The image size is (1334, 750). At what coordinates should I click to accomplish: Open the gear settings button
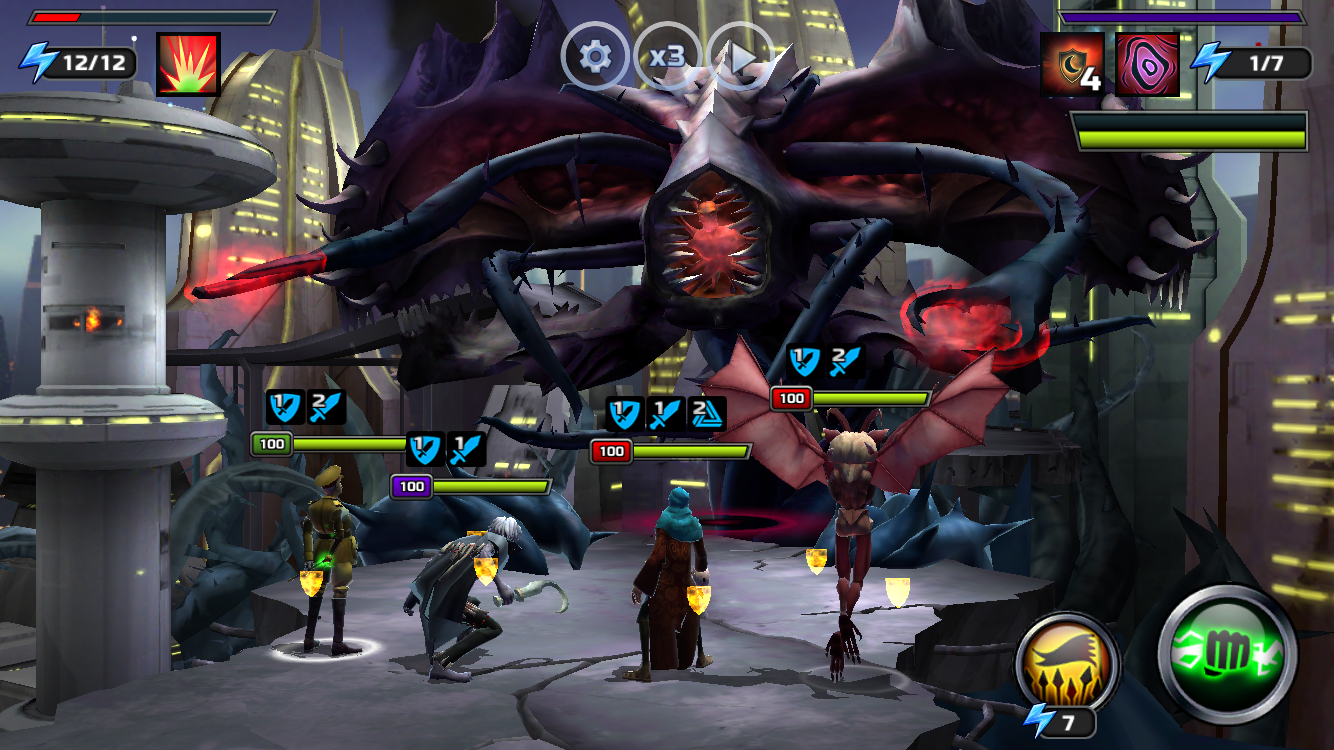pyautogui.click(x=595, y=57)
